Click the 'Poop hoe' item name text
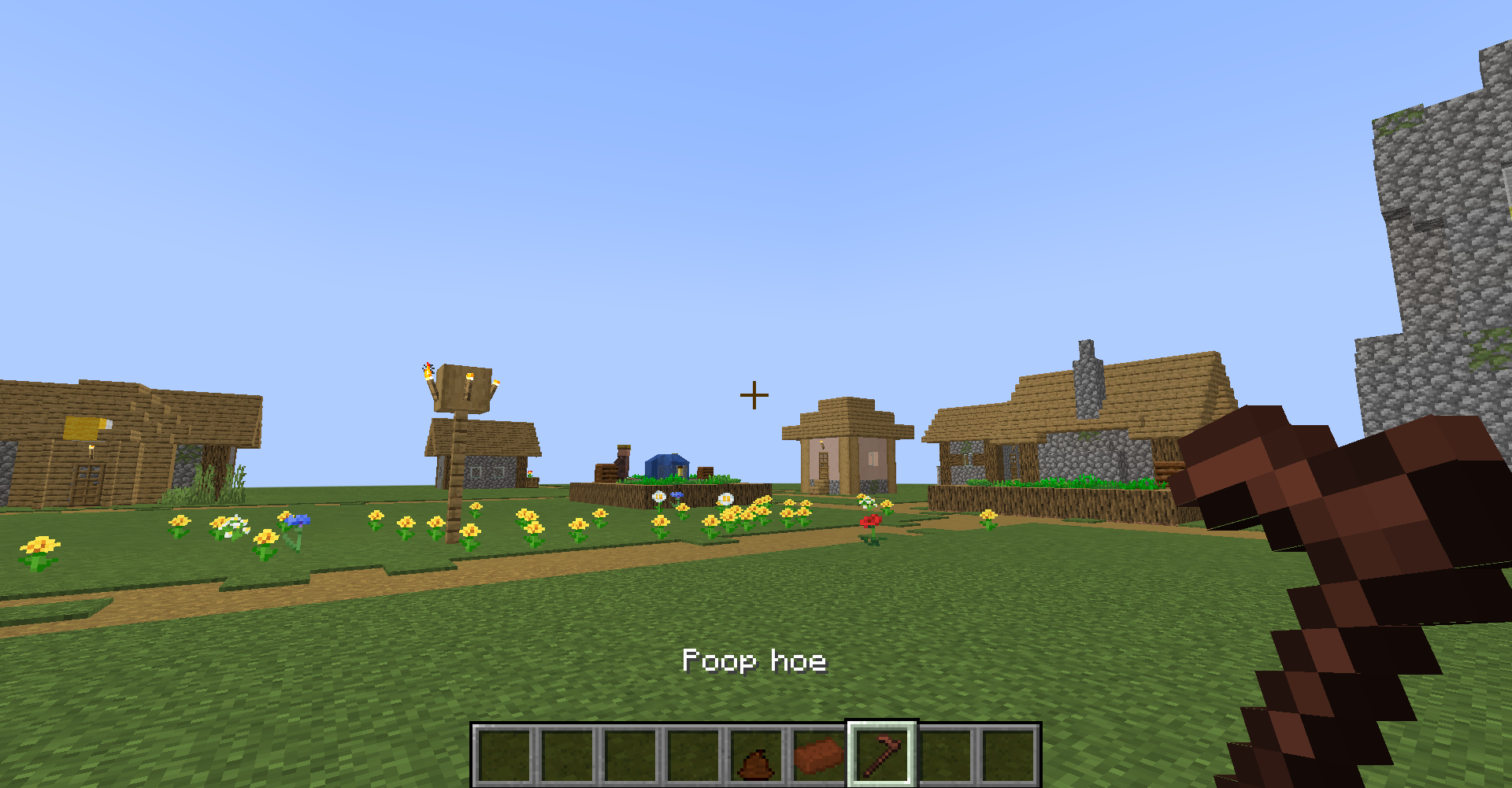The width and height of the screenshot is (1512, 788). (x=754, y=661)
